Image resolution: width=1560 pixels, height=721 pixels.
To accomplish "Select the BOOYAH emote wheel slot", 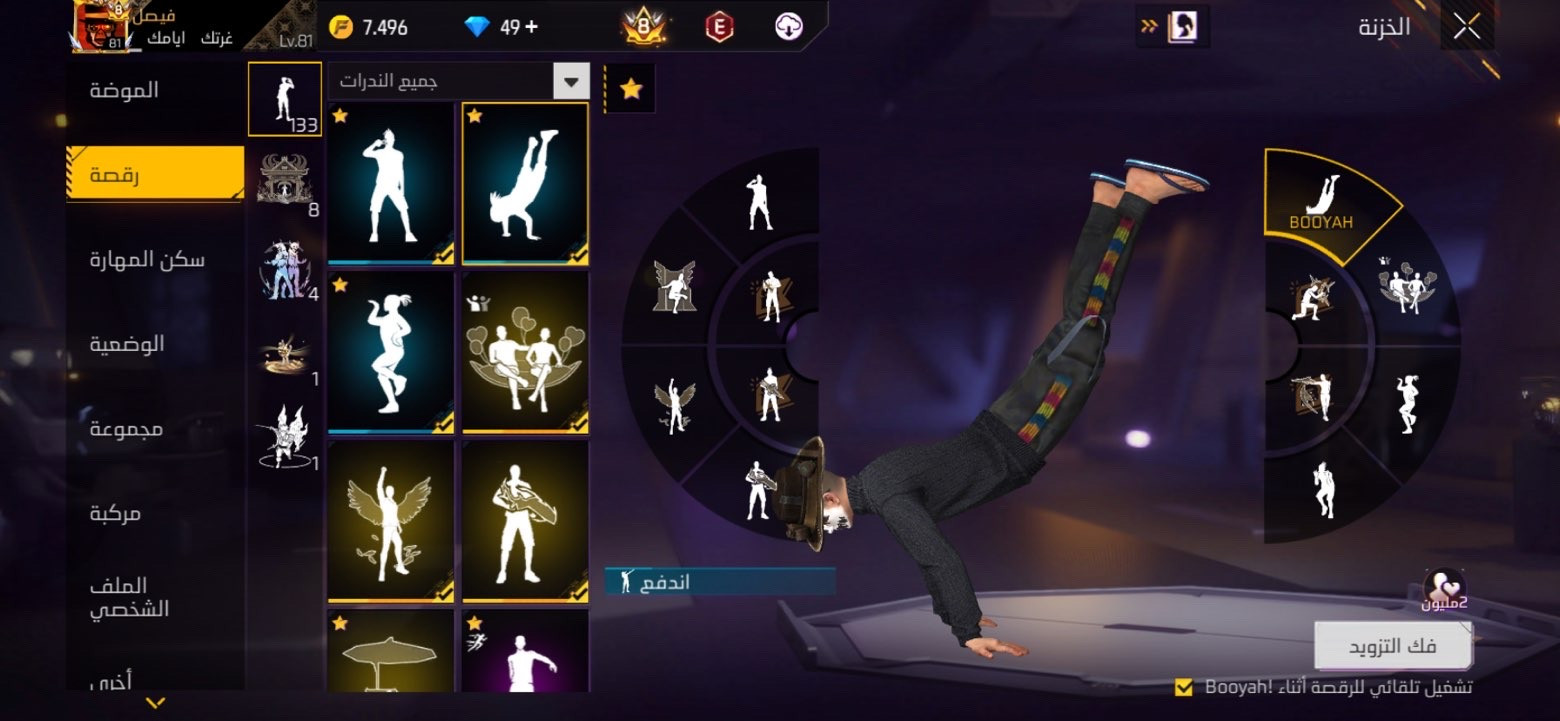I will 1321,205.
